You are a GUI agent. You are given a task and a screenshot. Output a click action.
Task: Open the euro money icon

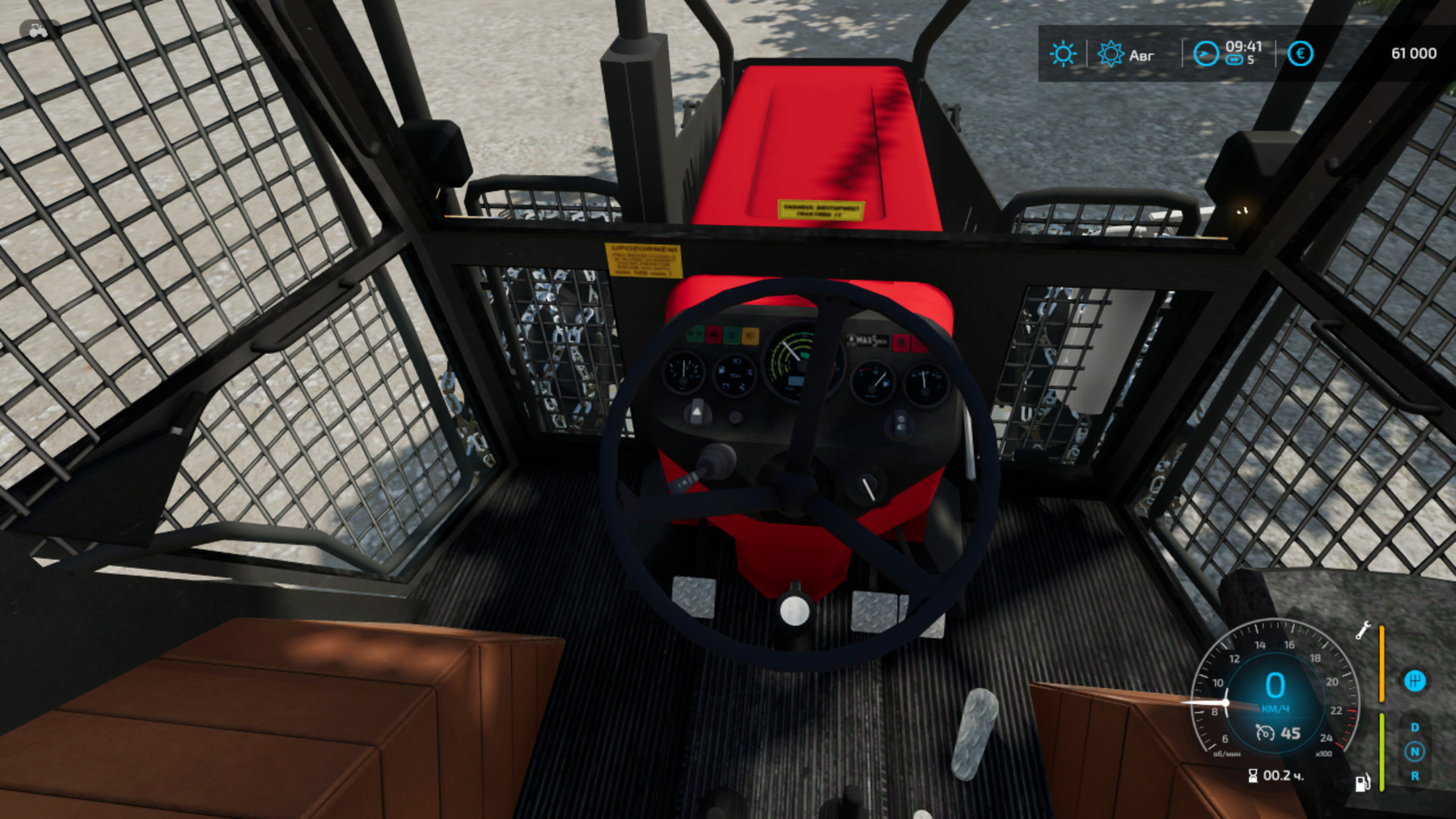pos(1300,54)
